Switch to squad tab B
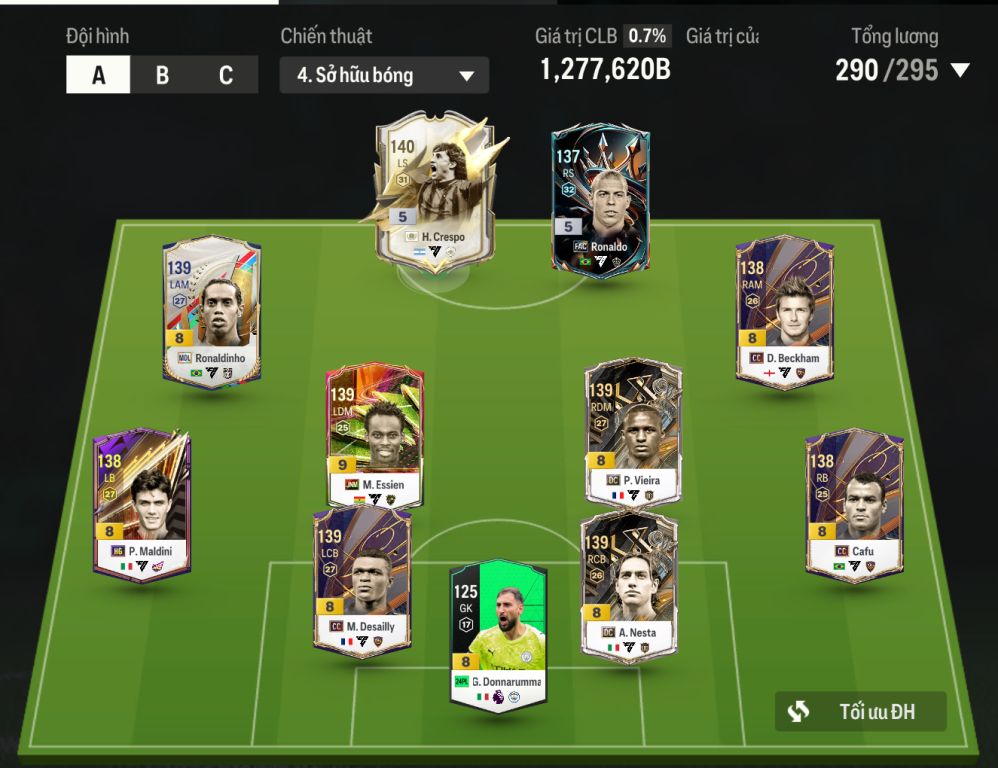This screenshot has height=768, width=998. tap(162, 75)
